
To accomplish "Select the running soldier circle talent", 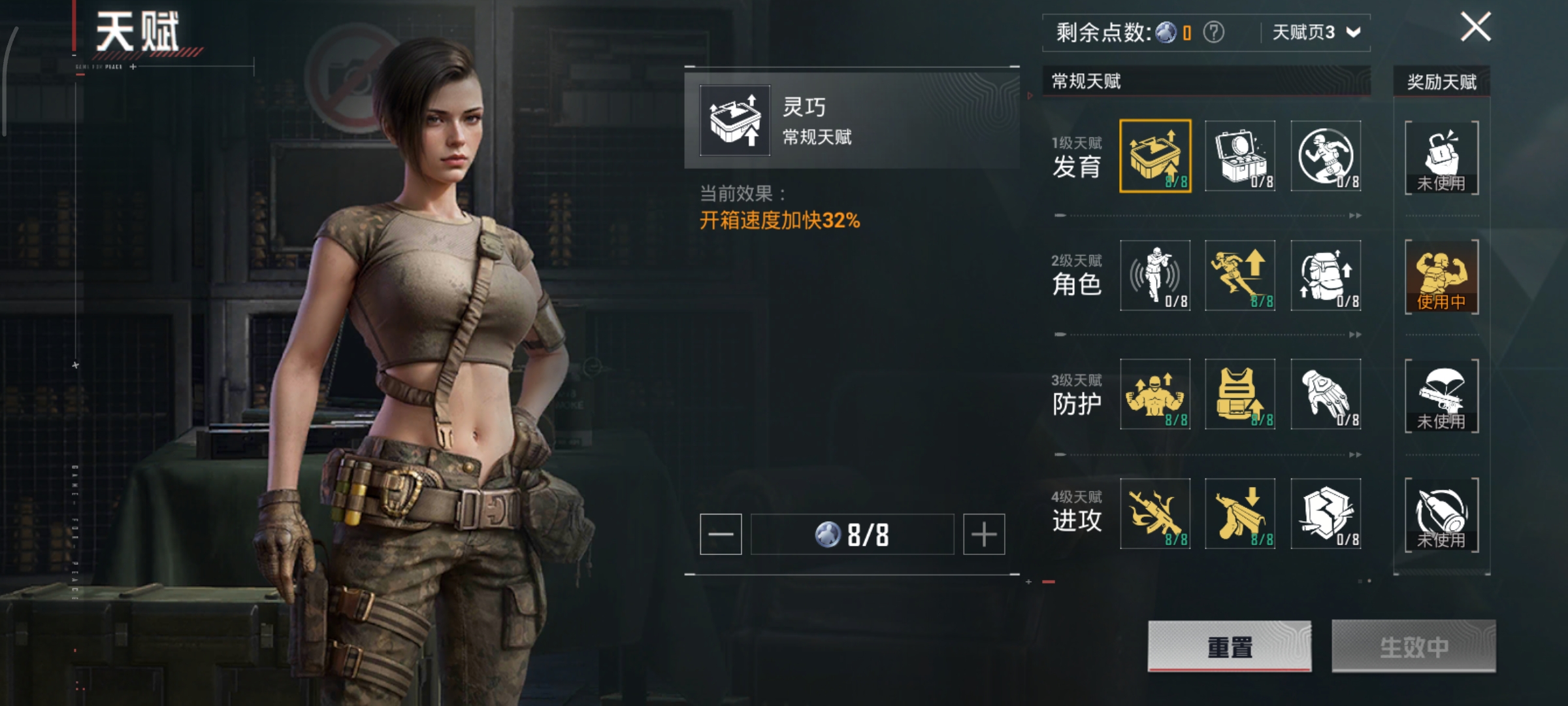I will point(1326,156).
